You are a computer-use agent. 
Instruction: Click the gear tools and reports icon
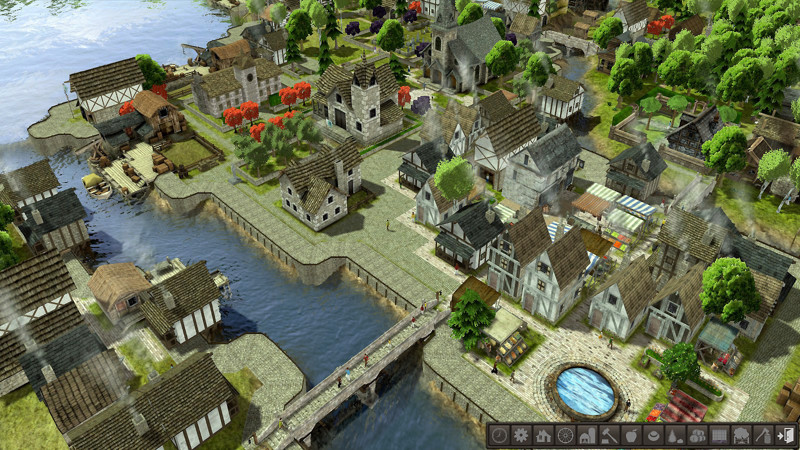point(520,435)
